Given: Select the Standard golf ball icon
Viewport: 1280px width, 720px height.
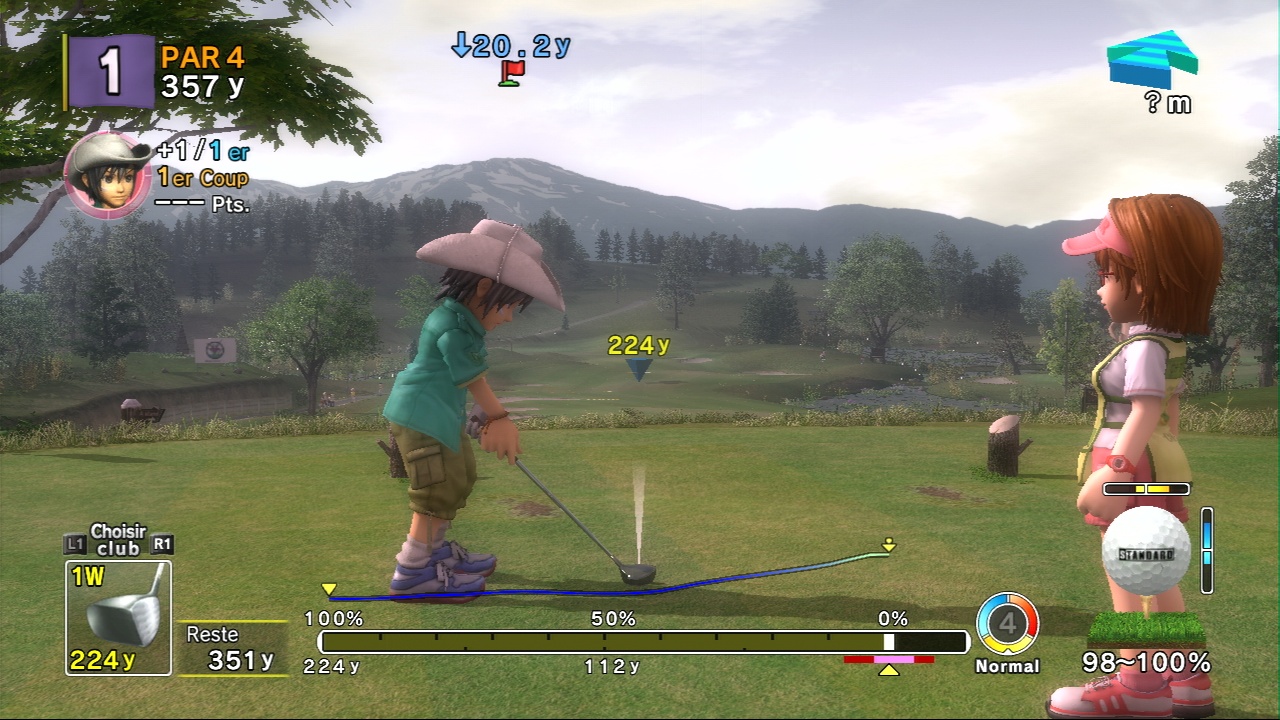Looking at the screenshot, I should click(1146, 553).
